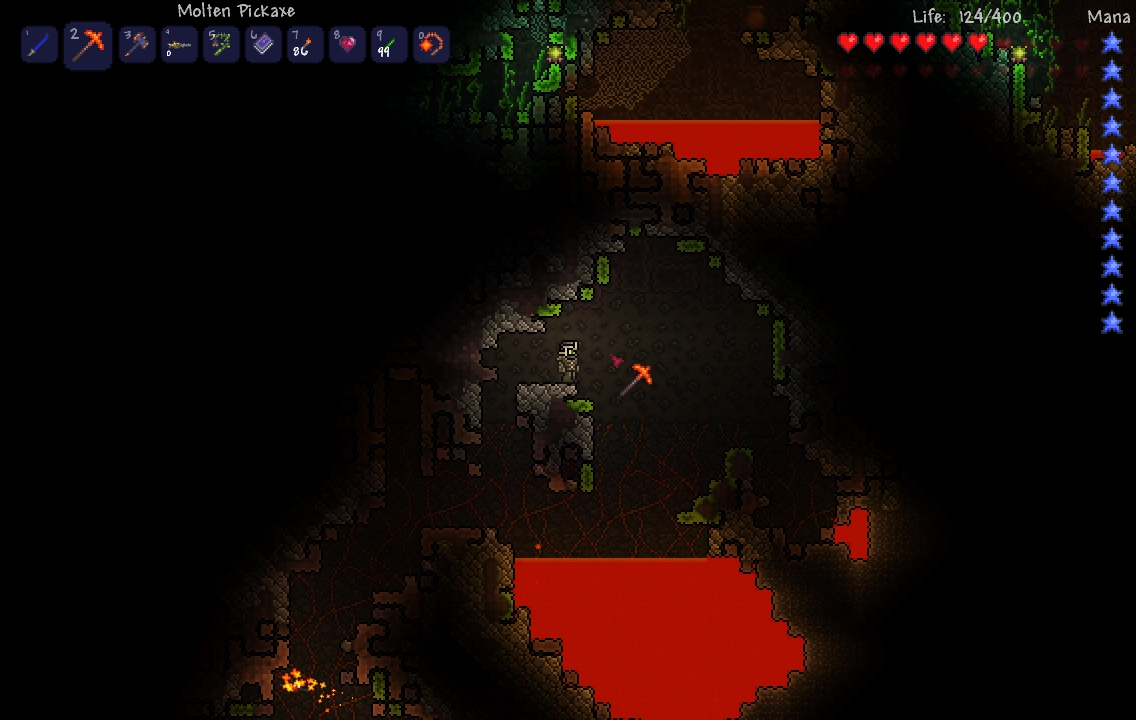Select the gun in hotbar slot 4
Viewport: 1136px width, 720px height.
(x=179, y=45)
